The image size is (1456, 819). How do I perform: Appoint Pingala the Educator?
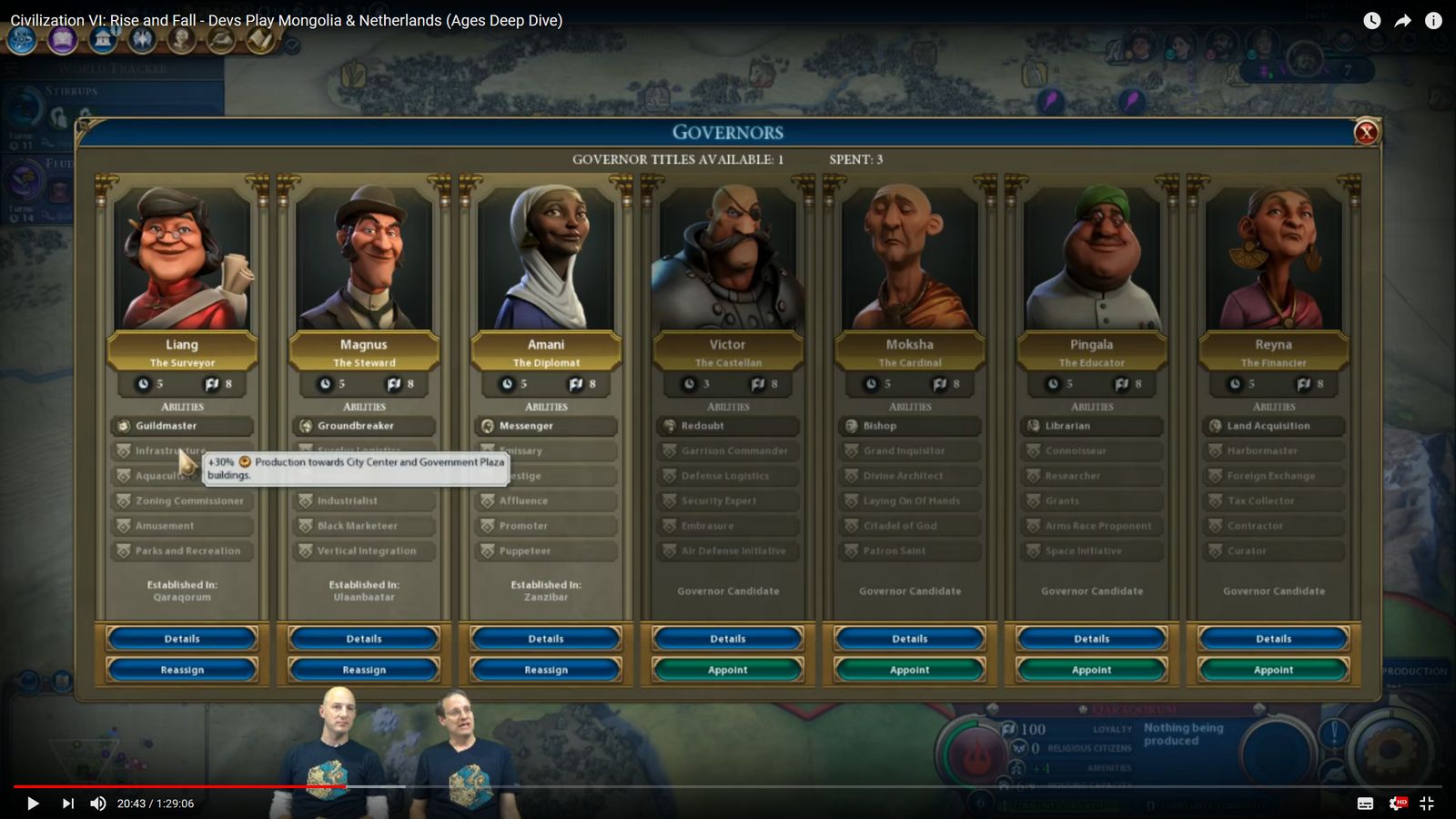coord(1092,670)
